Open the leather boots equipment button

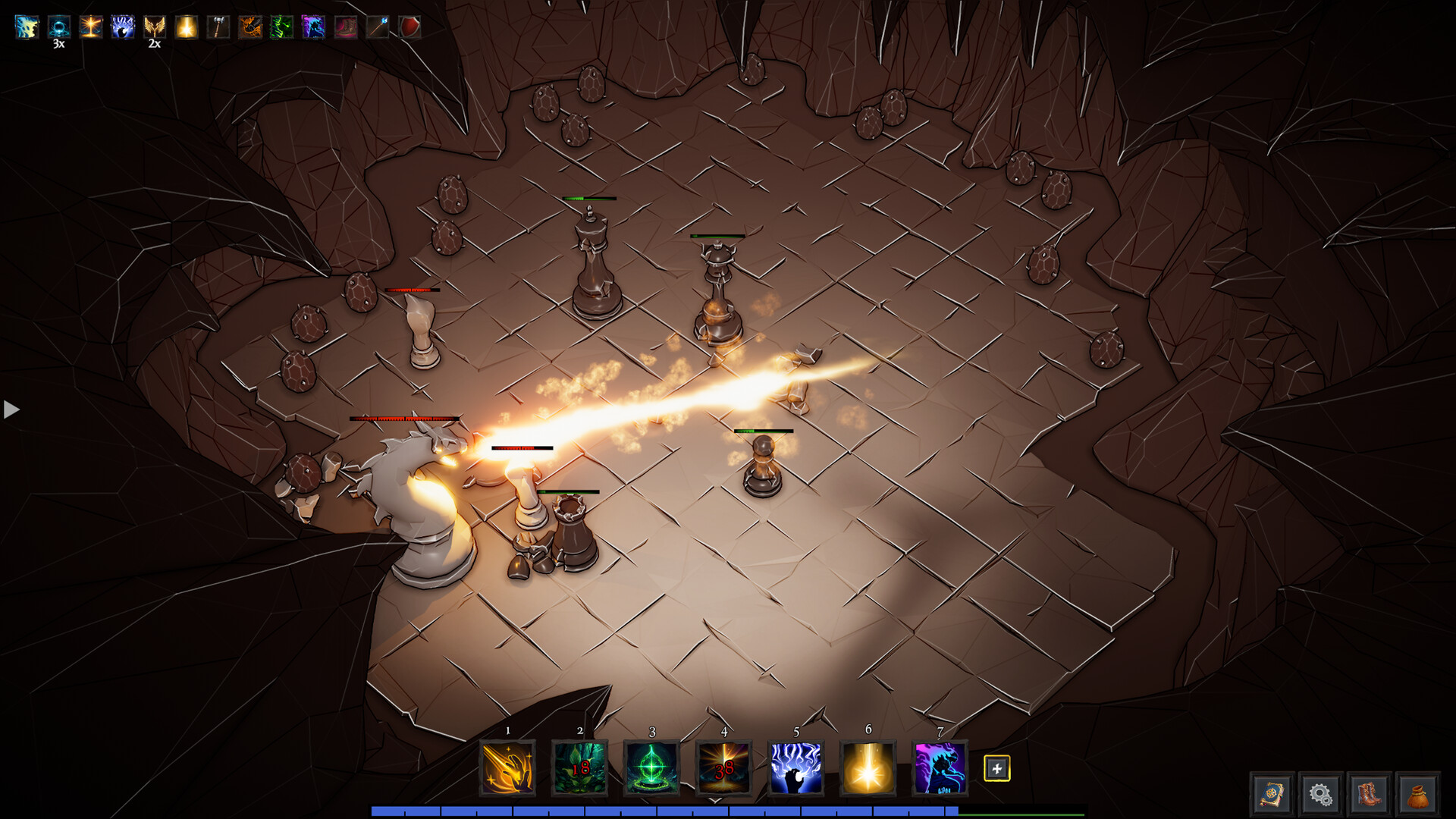pyautogui.click(x=1369, y=795)
